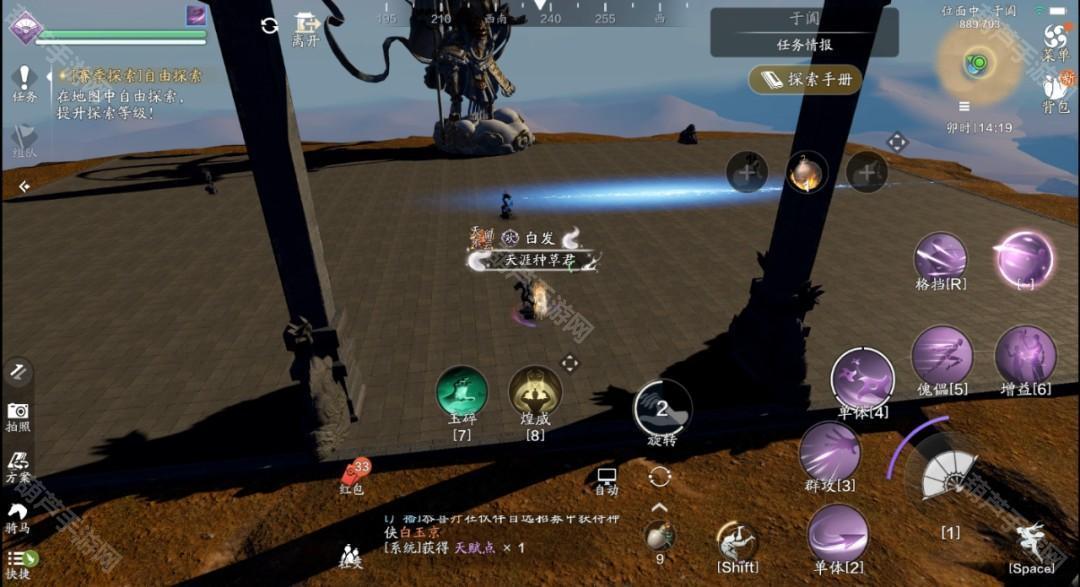Screen dimensions: 1080x587
Task: Open the 任务情报 quest info panel
Action: 804,44
